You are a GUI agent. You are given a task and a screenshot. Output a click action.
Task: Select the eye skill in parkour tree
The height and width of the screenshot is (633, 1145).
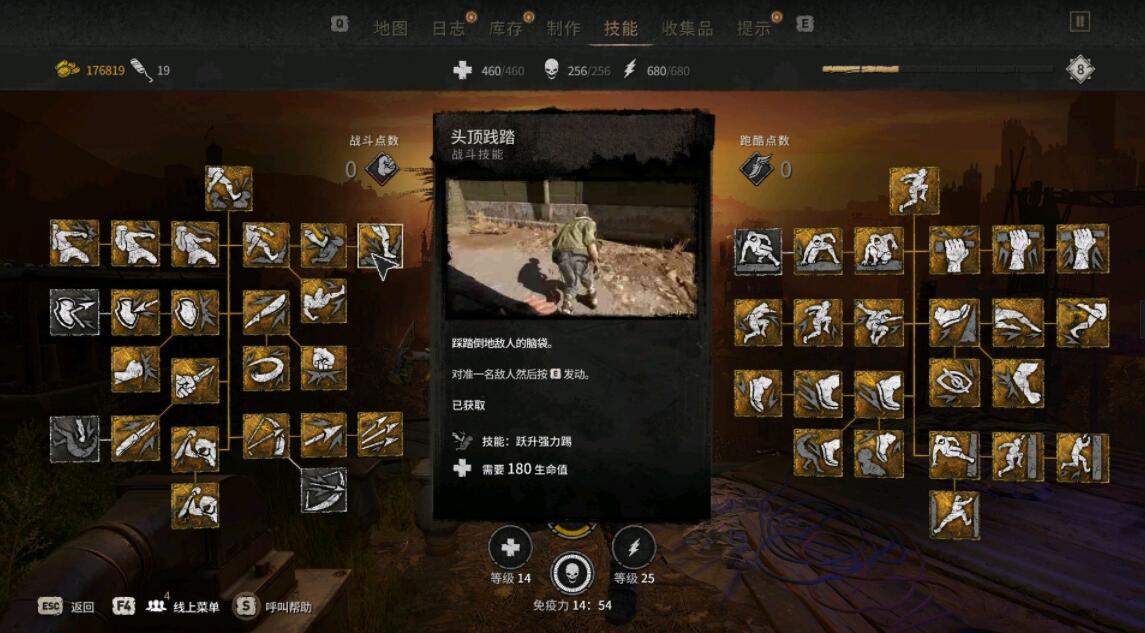954,383
